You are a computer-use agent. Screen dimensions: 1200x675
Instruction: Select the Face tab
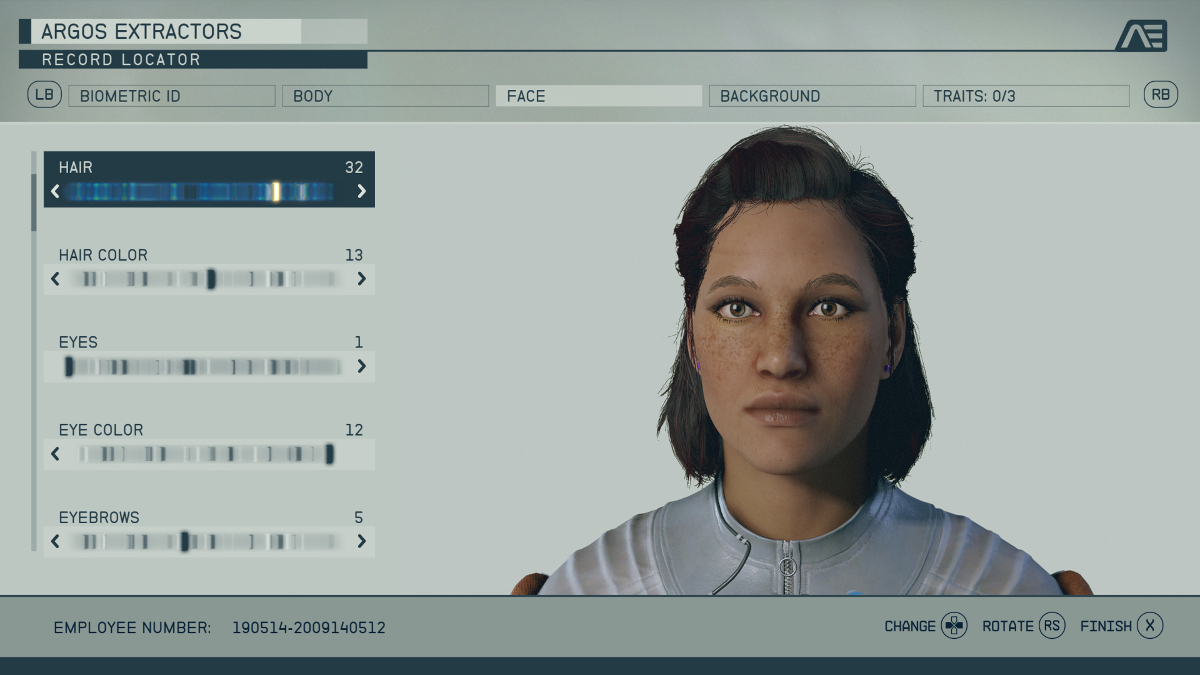(598, 96)
